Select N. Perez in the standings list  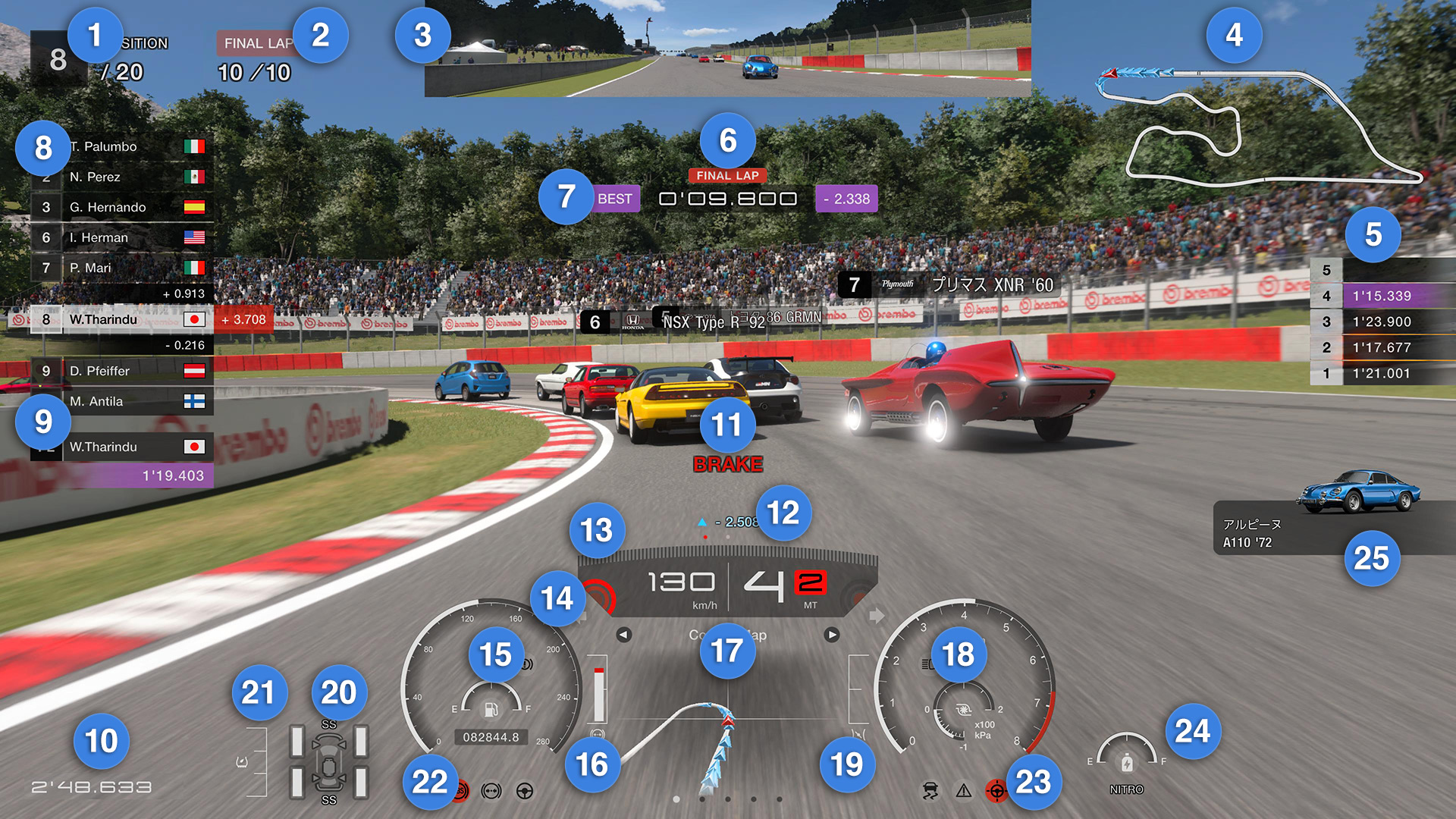coord(121,177)
